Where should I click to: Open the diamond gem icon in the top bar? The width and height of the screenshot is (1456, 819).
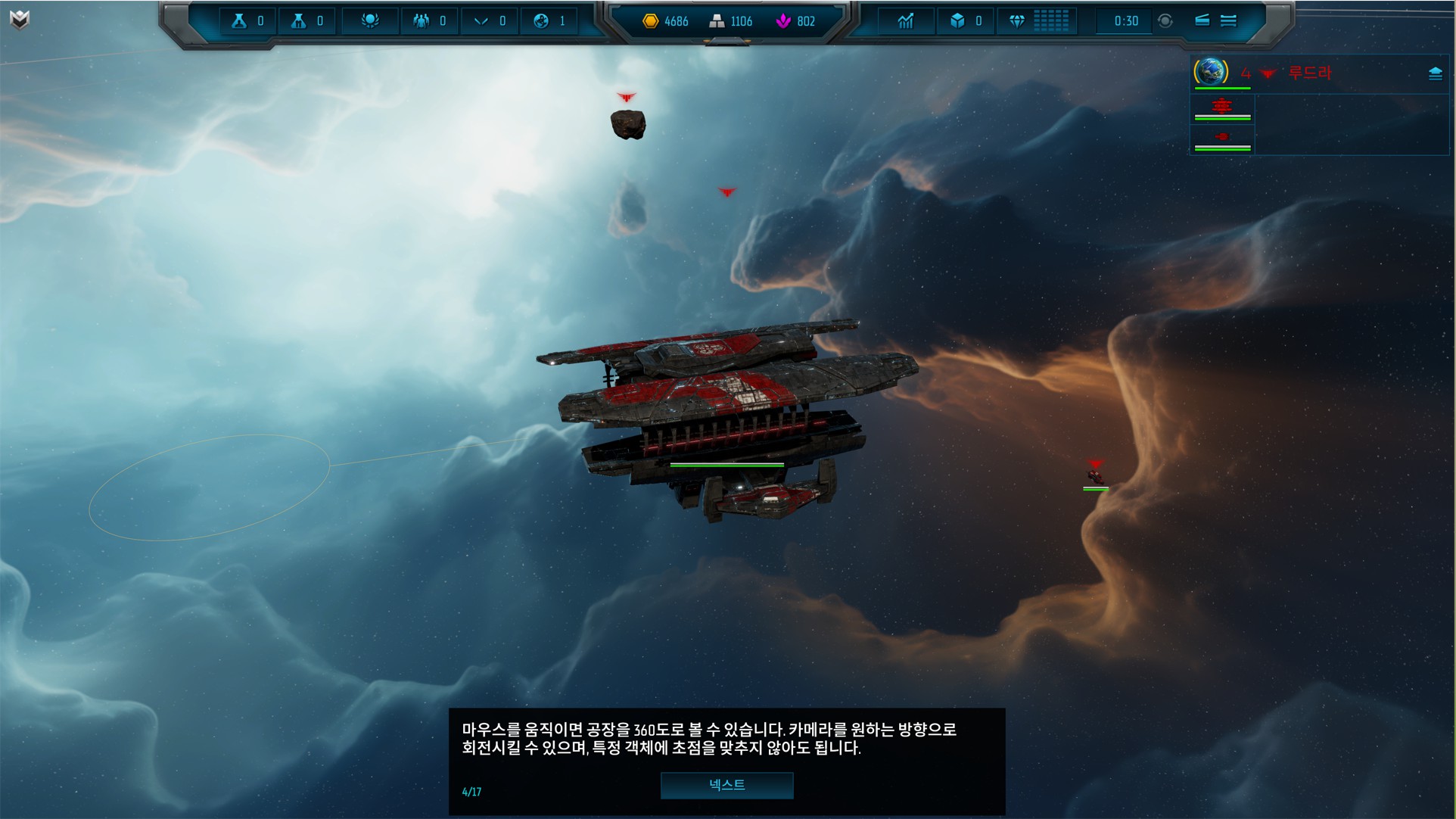[1016, 21]
